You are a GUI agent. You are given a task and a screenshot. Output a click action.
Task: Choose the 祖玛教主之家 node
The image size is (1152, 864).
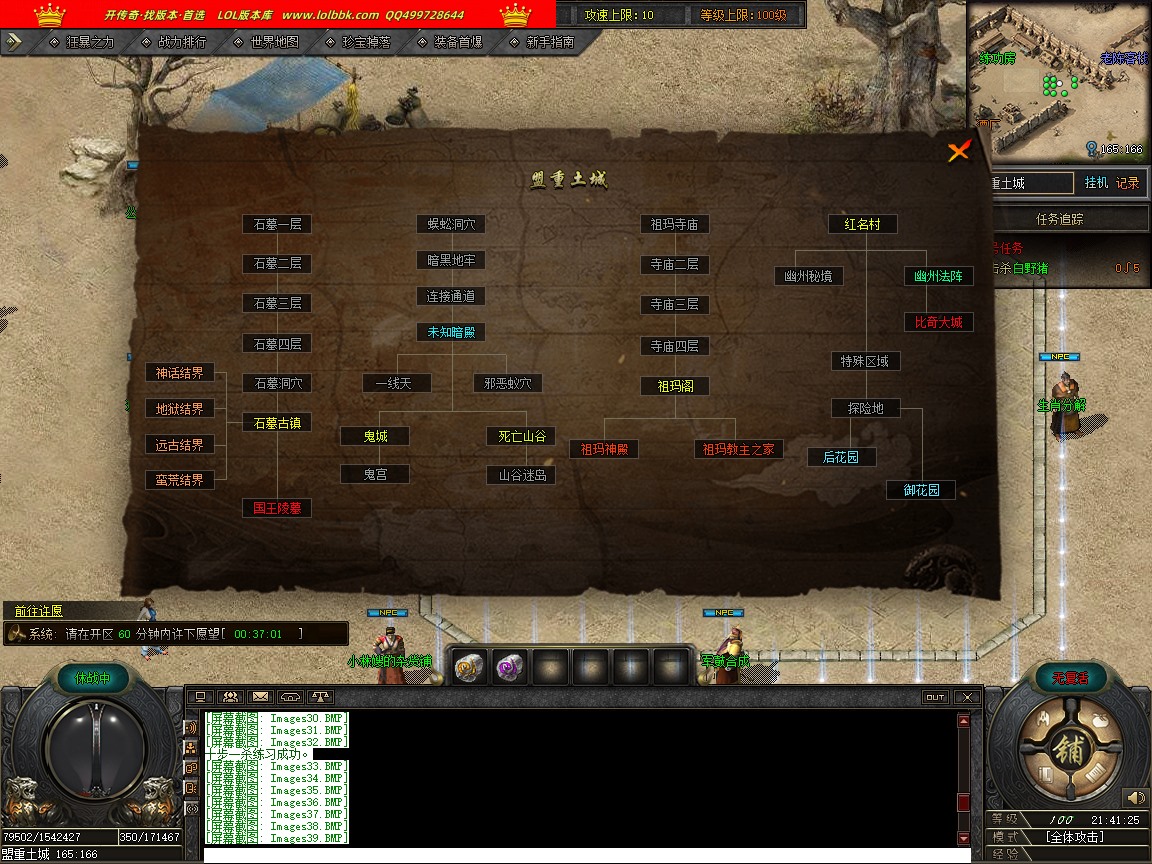738,449
